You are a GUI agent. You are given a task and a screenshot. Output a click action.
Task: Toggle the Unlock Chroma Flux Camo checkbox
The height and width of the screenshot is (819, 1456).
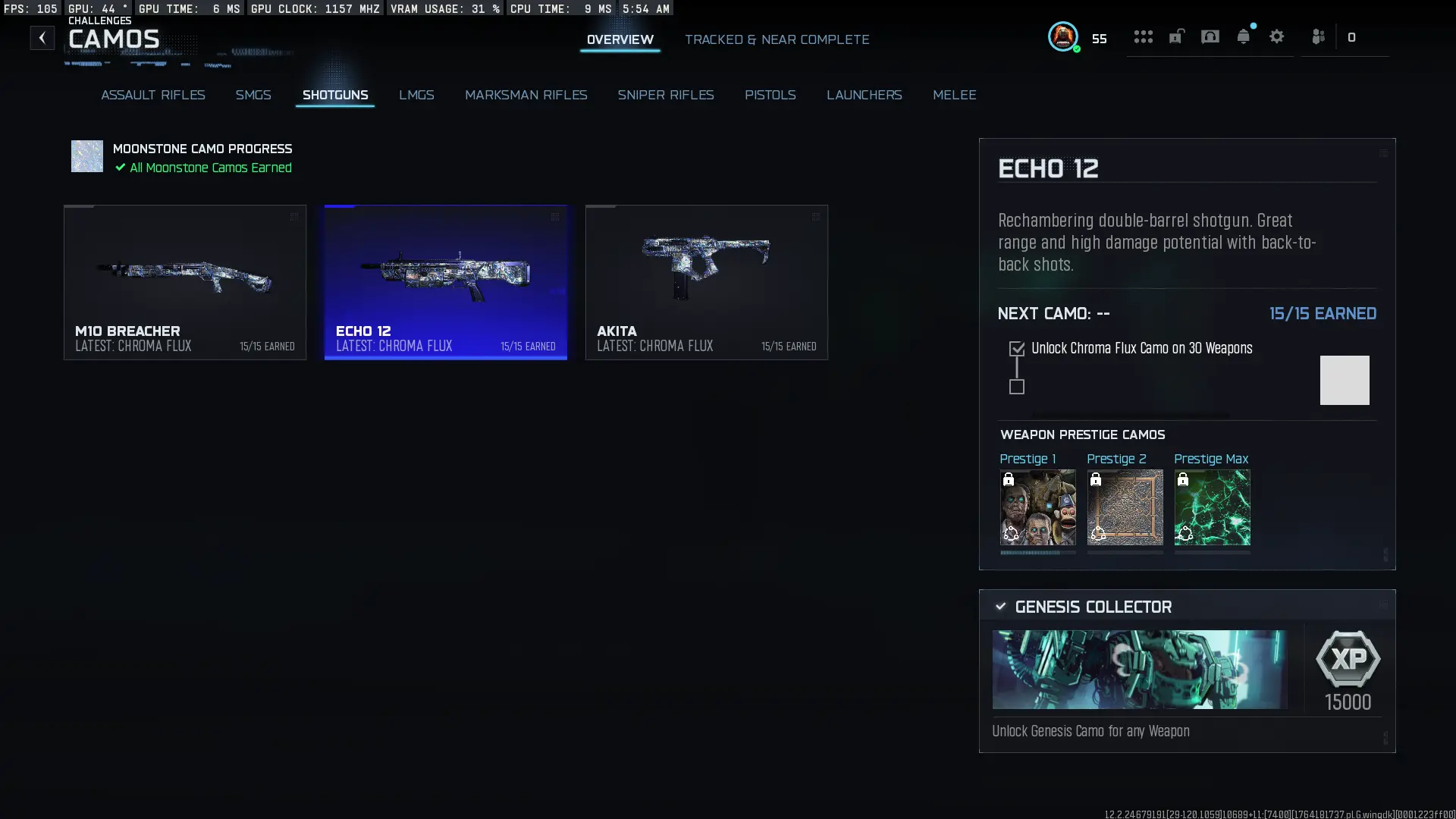[1016, 348]
